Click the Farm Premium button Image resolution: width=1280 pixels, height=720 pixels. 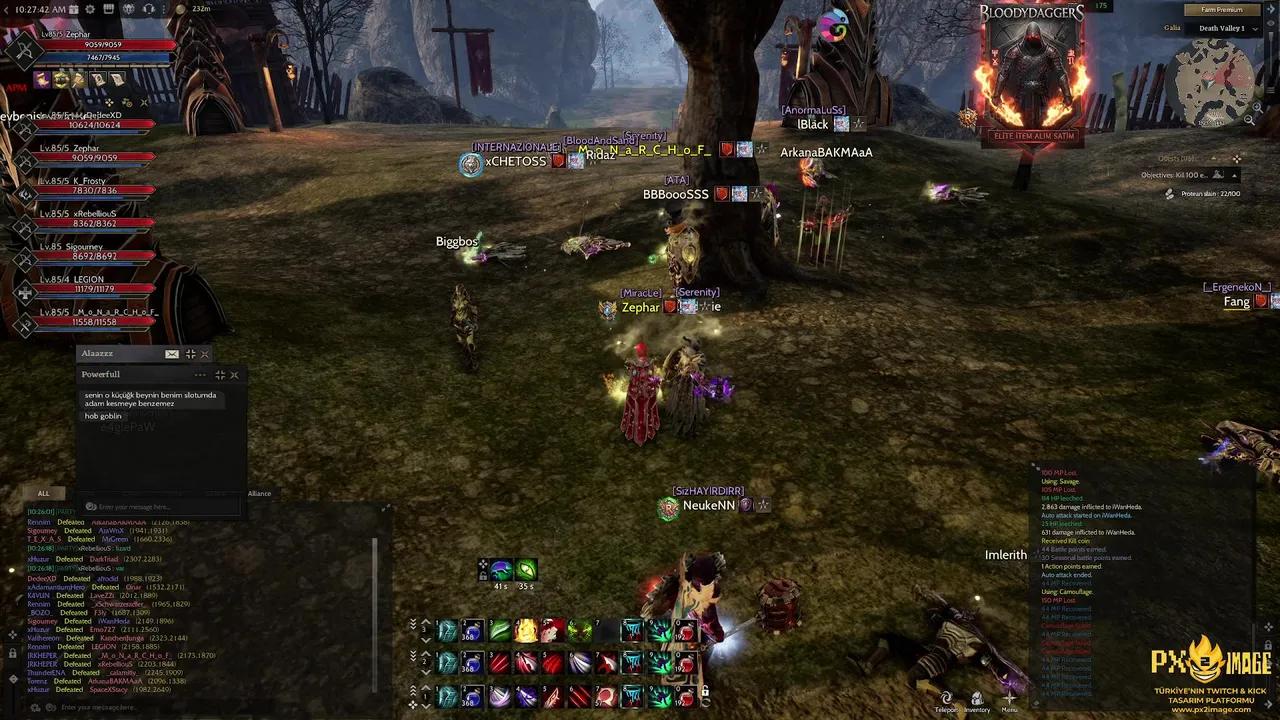pos(1221,10)
